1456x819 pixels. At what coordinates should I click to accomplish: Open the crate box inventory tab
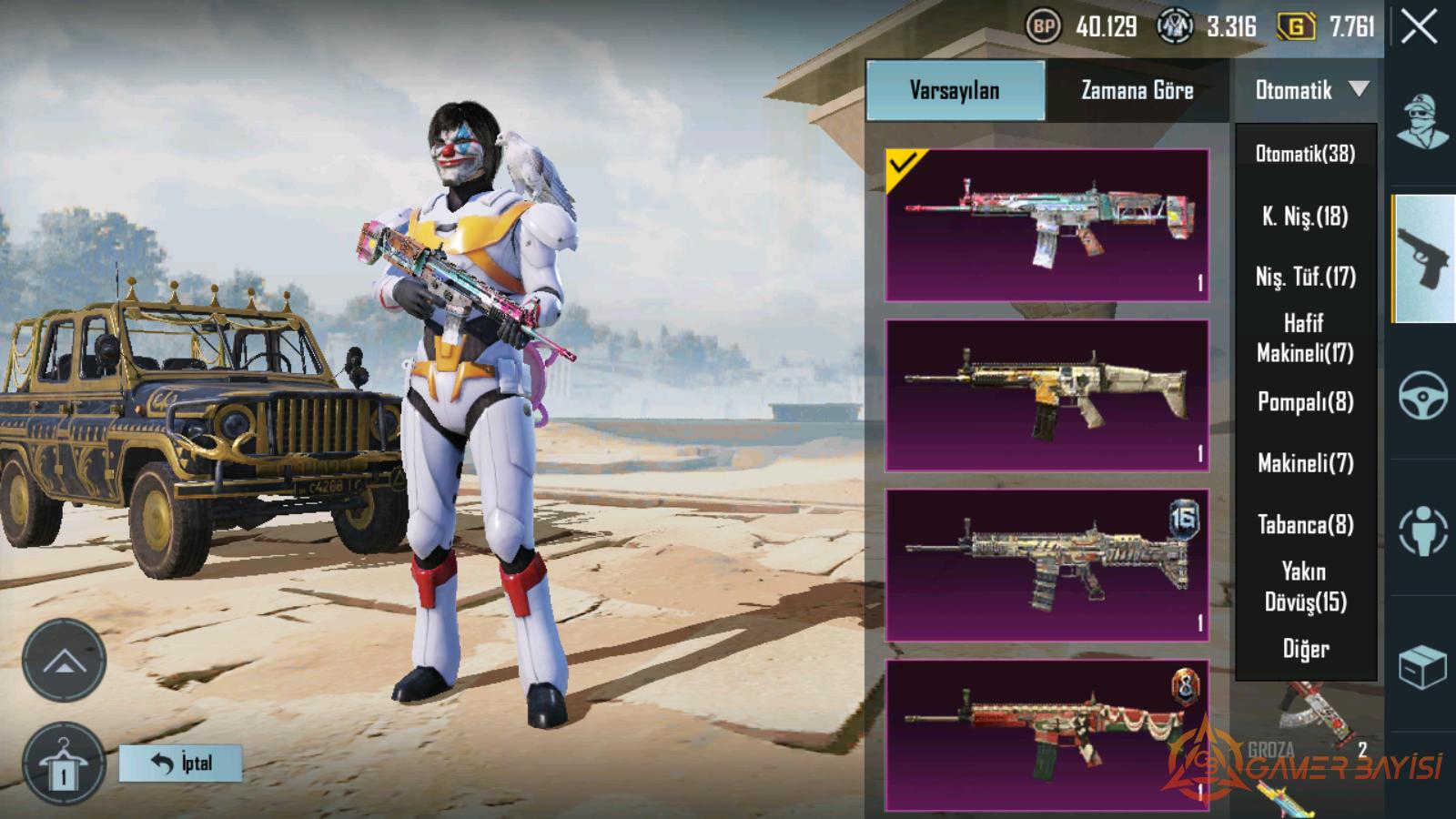click(x=1422, y=667)
